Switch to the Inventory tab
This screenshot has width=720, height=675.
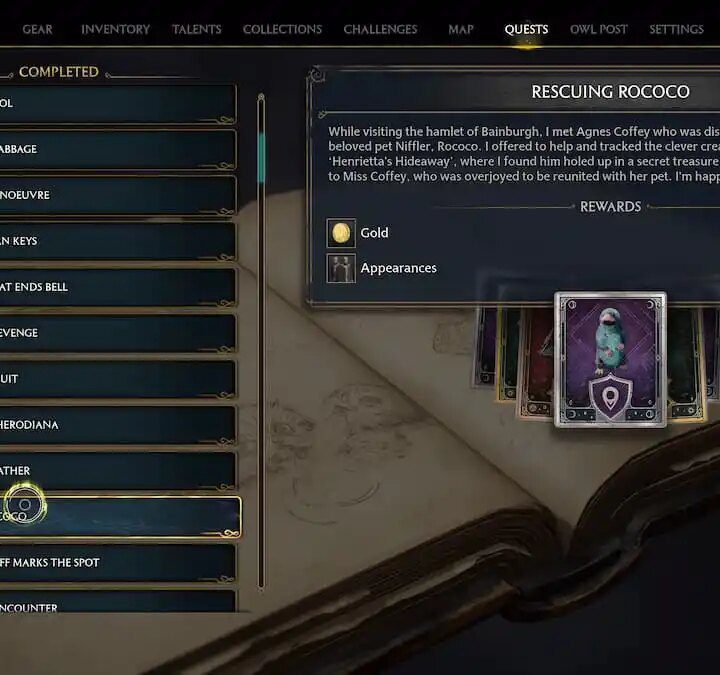pos(116,29)
